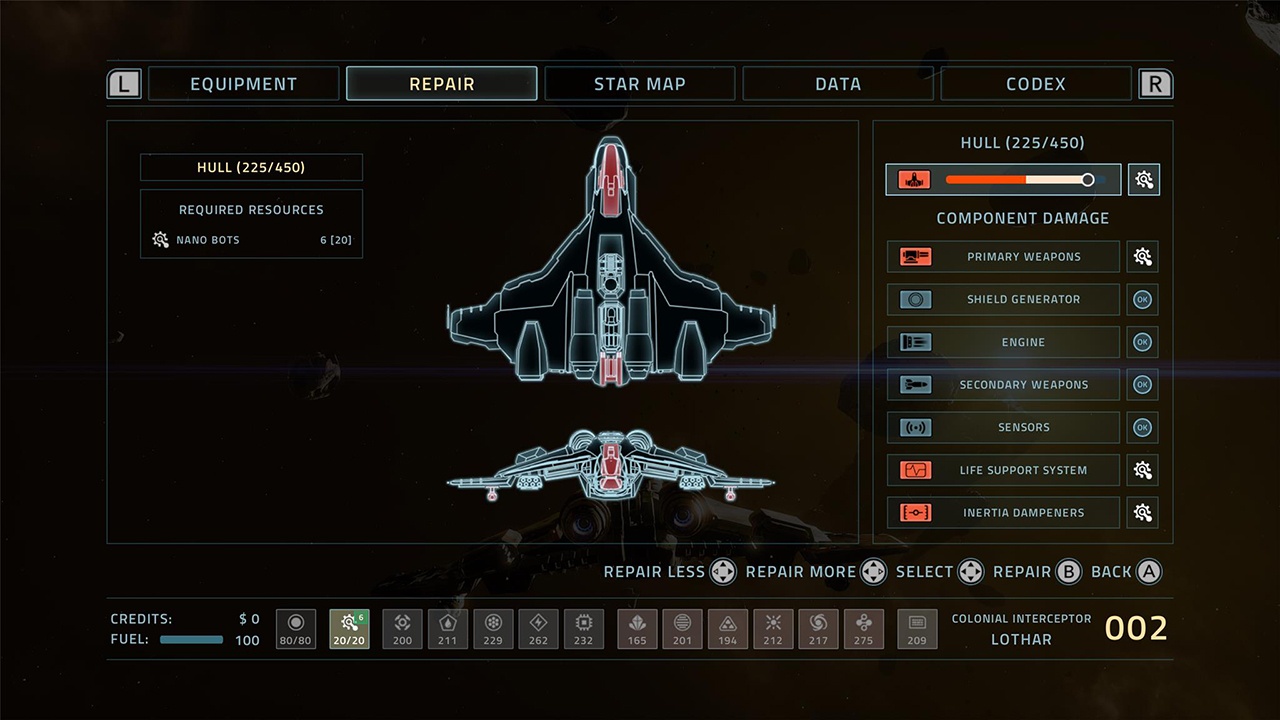
Task: Select the Sensors component row
Action: (x=1003, y=427)
